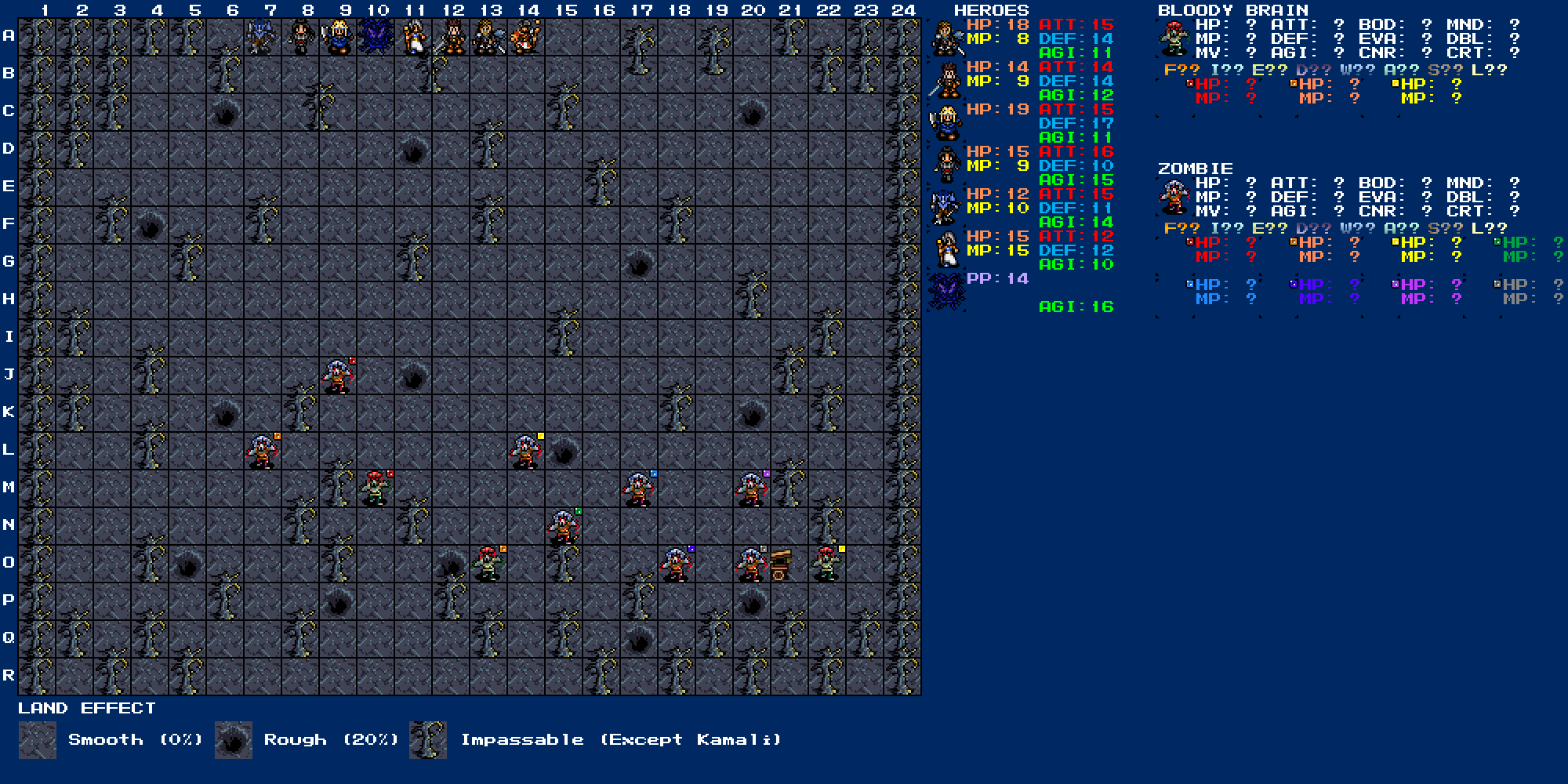Select the Bloody Brain with the orange marker
This screenshot has height=784, width=1568.
(488, 564)
